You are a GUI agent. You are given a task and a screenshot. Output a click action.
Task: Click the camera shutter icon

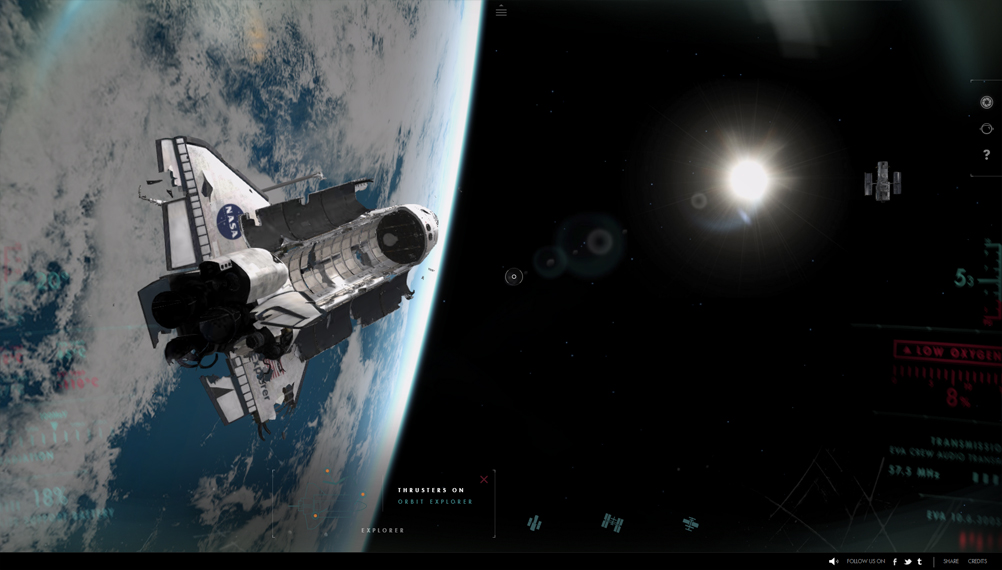986,102
